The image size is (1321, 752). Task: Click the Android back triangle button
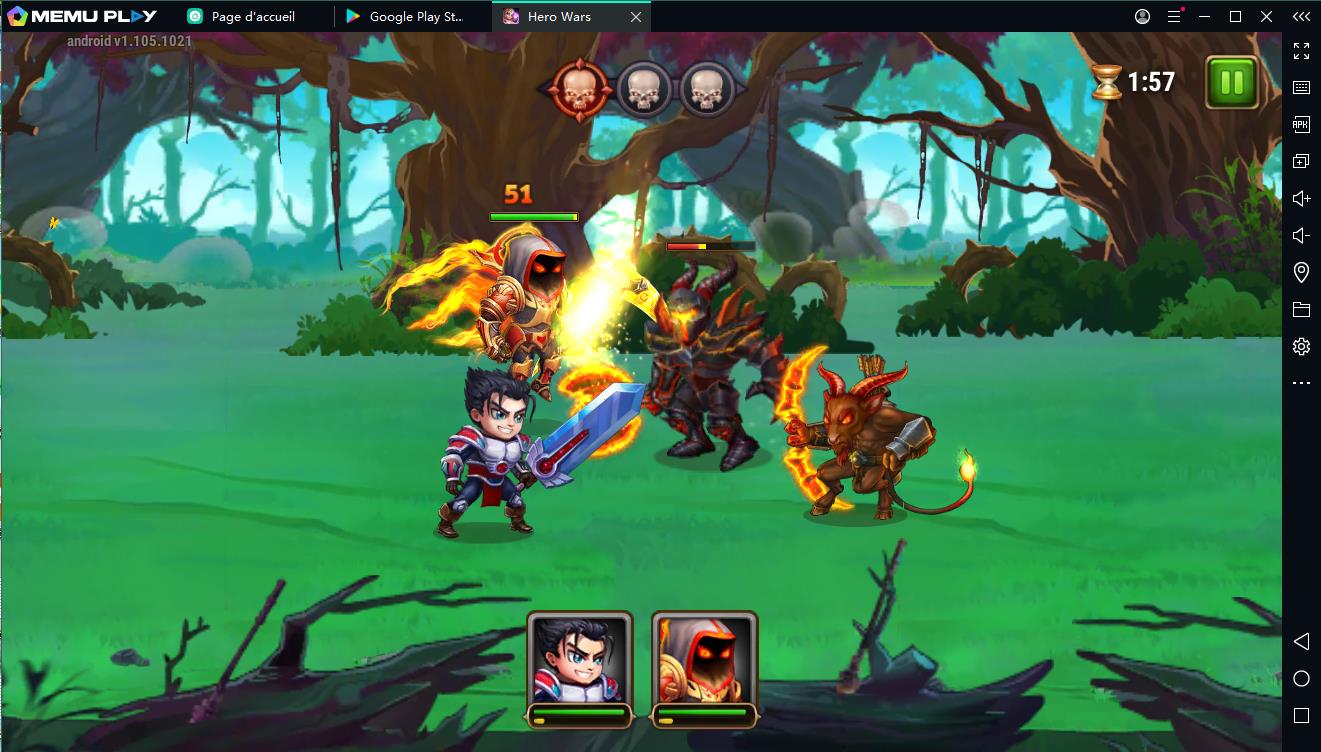click(x=1301, y=641)
